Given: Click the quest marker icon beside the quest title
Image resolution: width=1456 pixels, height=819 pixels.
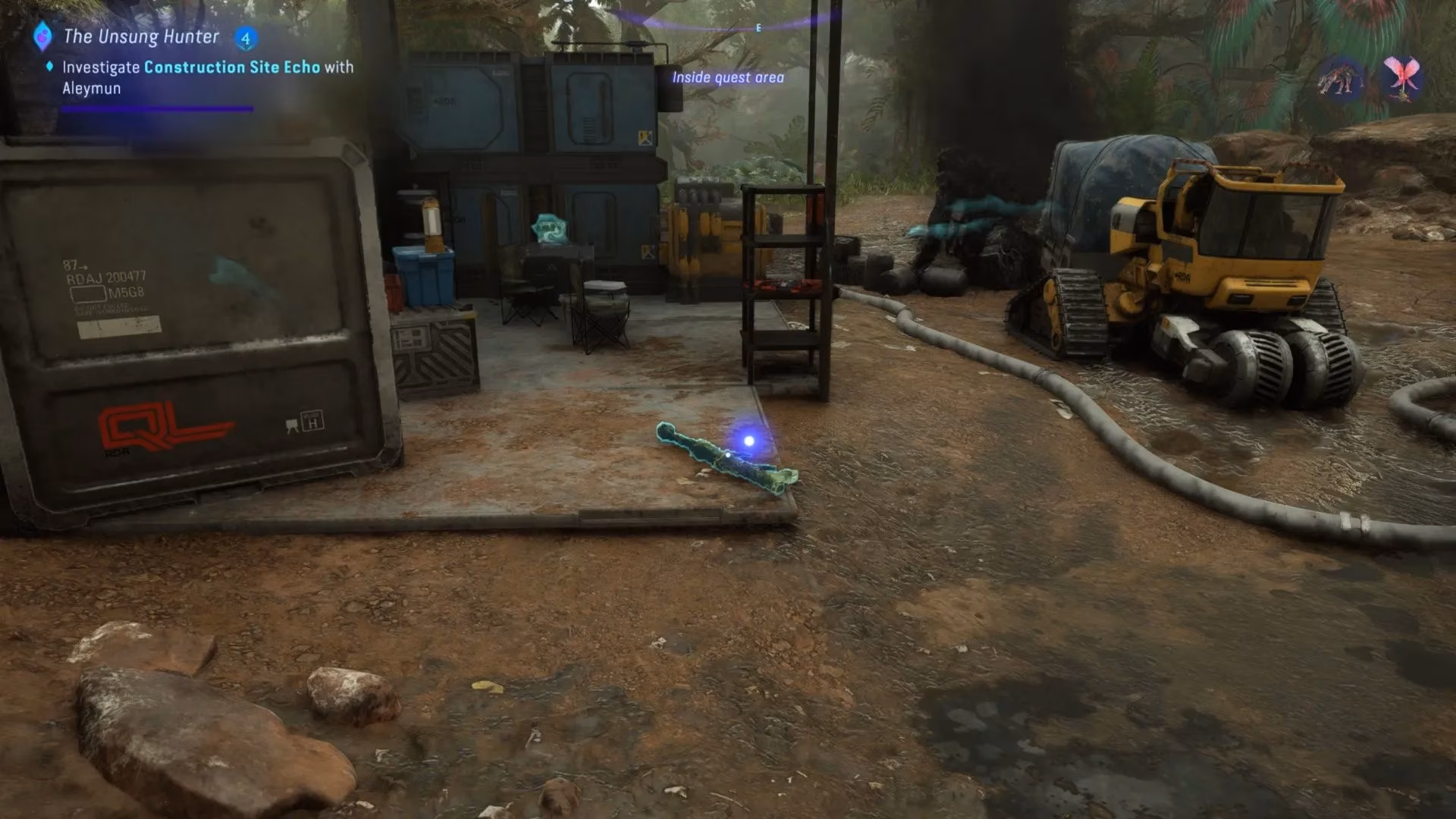Looking at the screenshot, I should [x=43, y=36].
